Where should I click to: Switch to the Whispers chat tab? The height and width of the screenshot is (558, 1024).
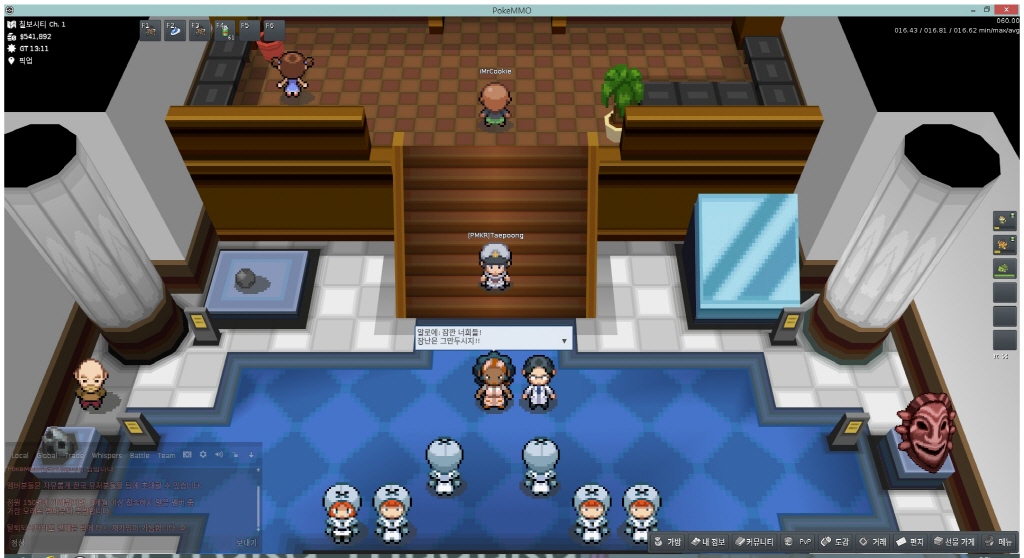point(107,456)
